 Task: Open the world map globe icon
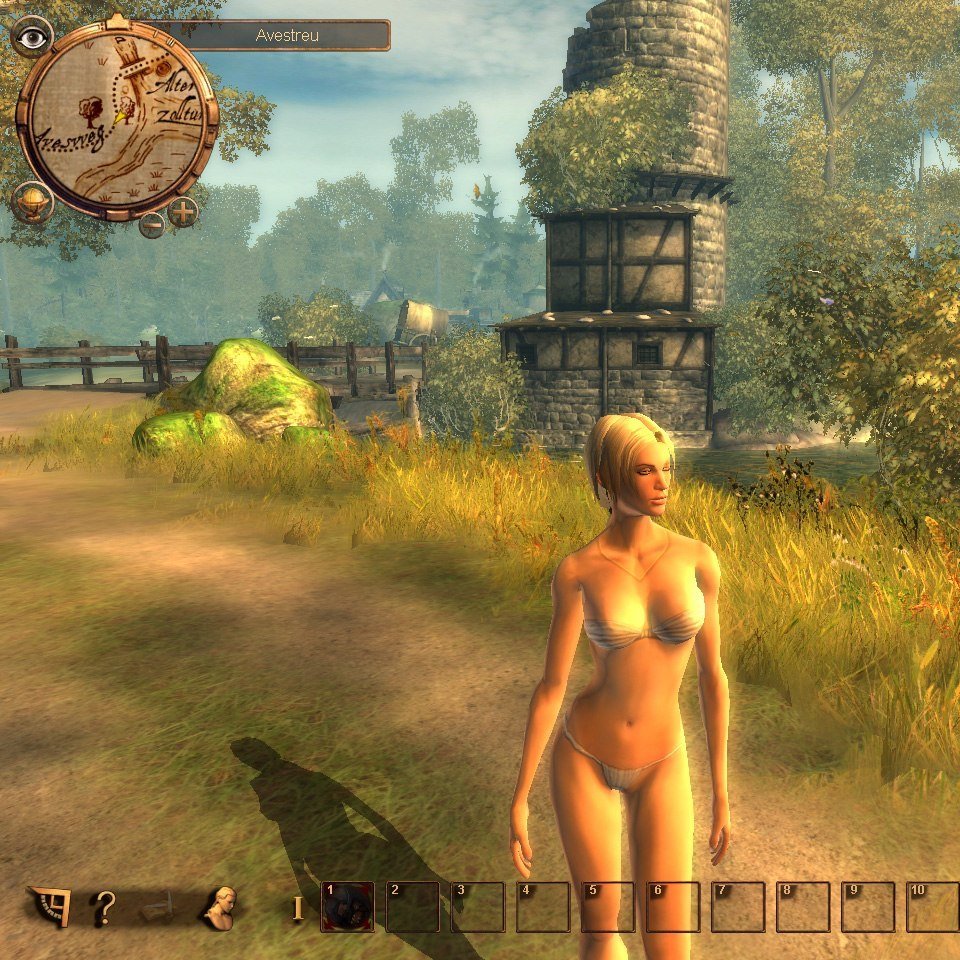coord(32,203)
